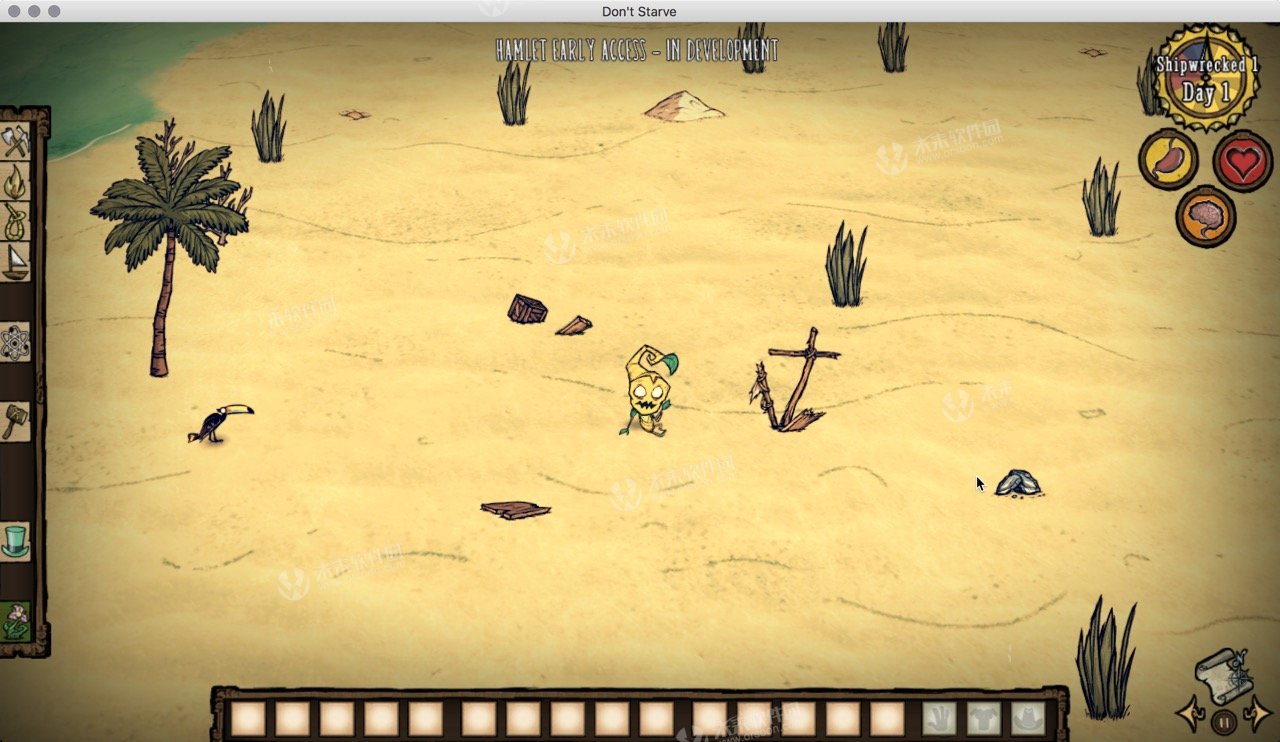Close the Don't Starve window
The height and width of the screenshot is (742, 1280).
pyautogui.click(x=14, y=11)
